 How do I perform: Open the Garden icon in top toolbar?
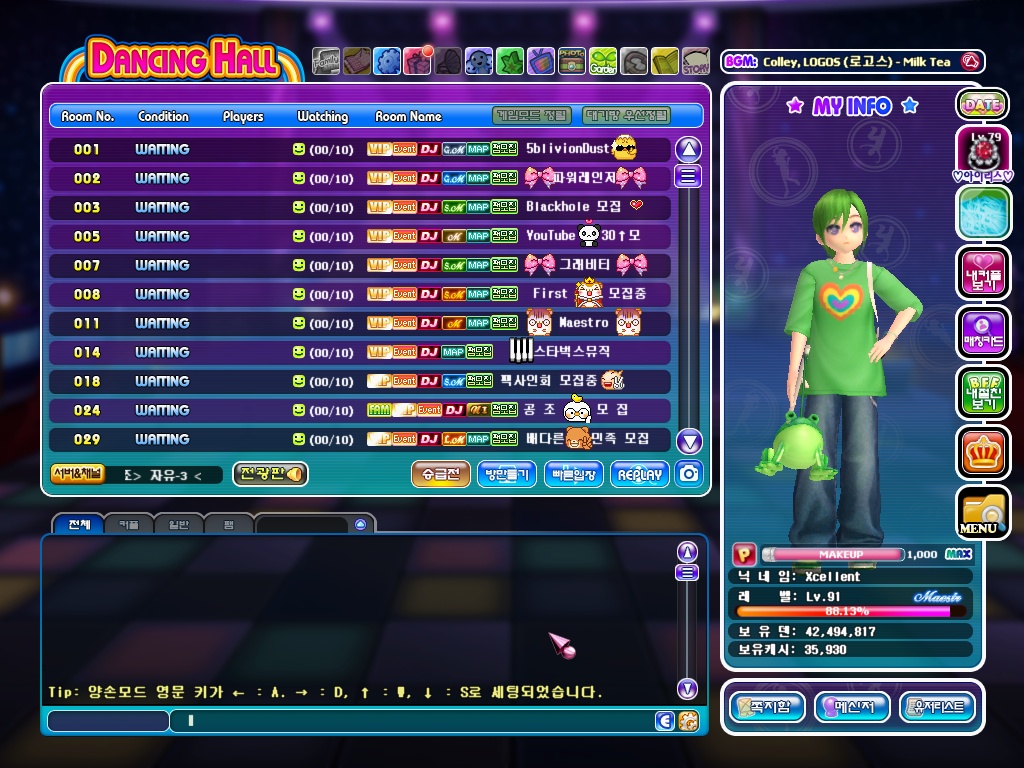pyautogui.click(x=603, y=62)
